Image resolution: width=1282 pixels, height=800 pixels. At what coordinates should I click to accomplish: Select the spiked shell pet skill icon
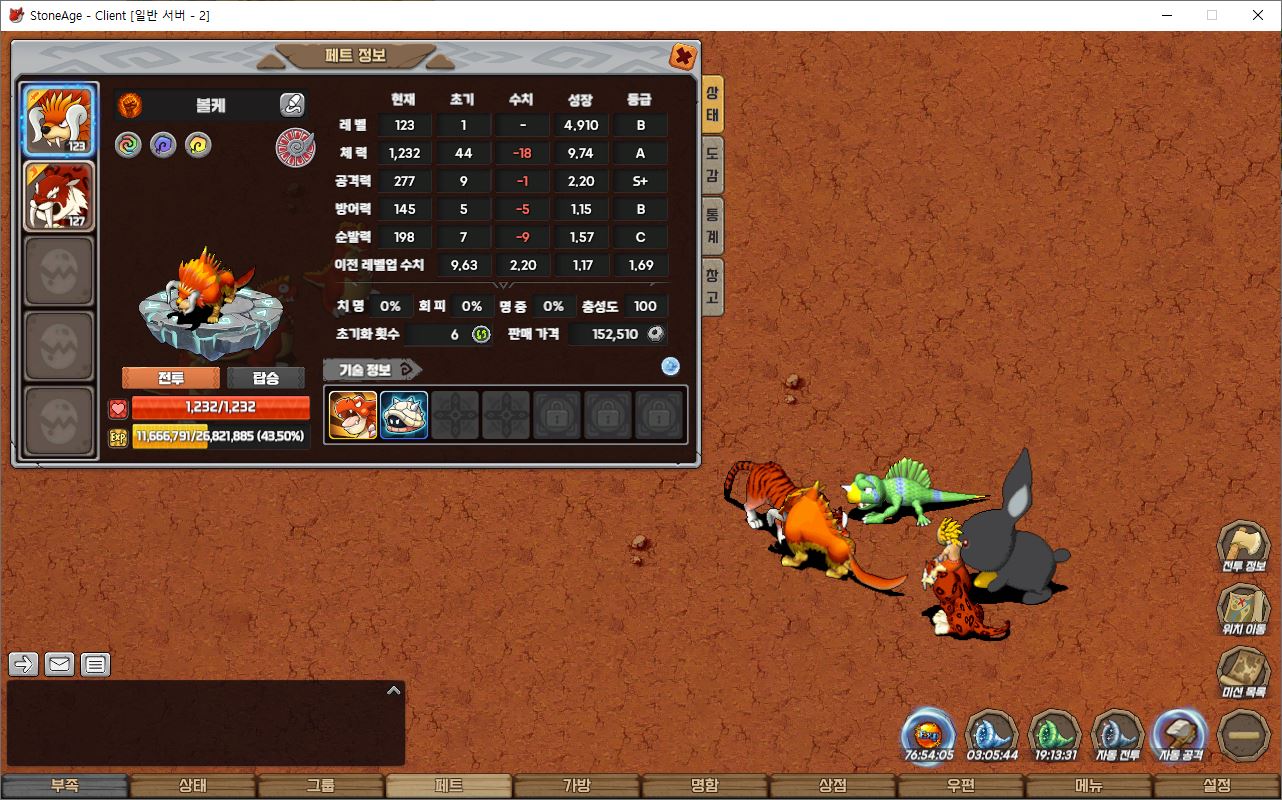pos(404,415)
